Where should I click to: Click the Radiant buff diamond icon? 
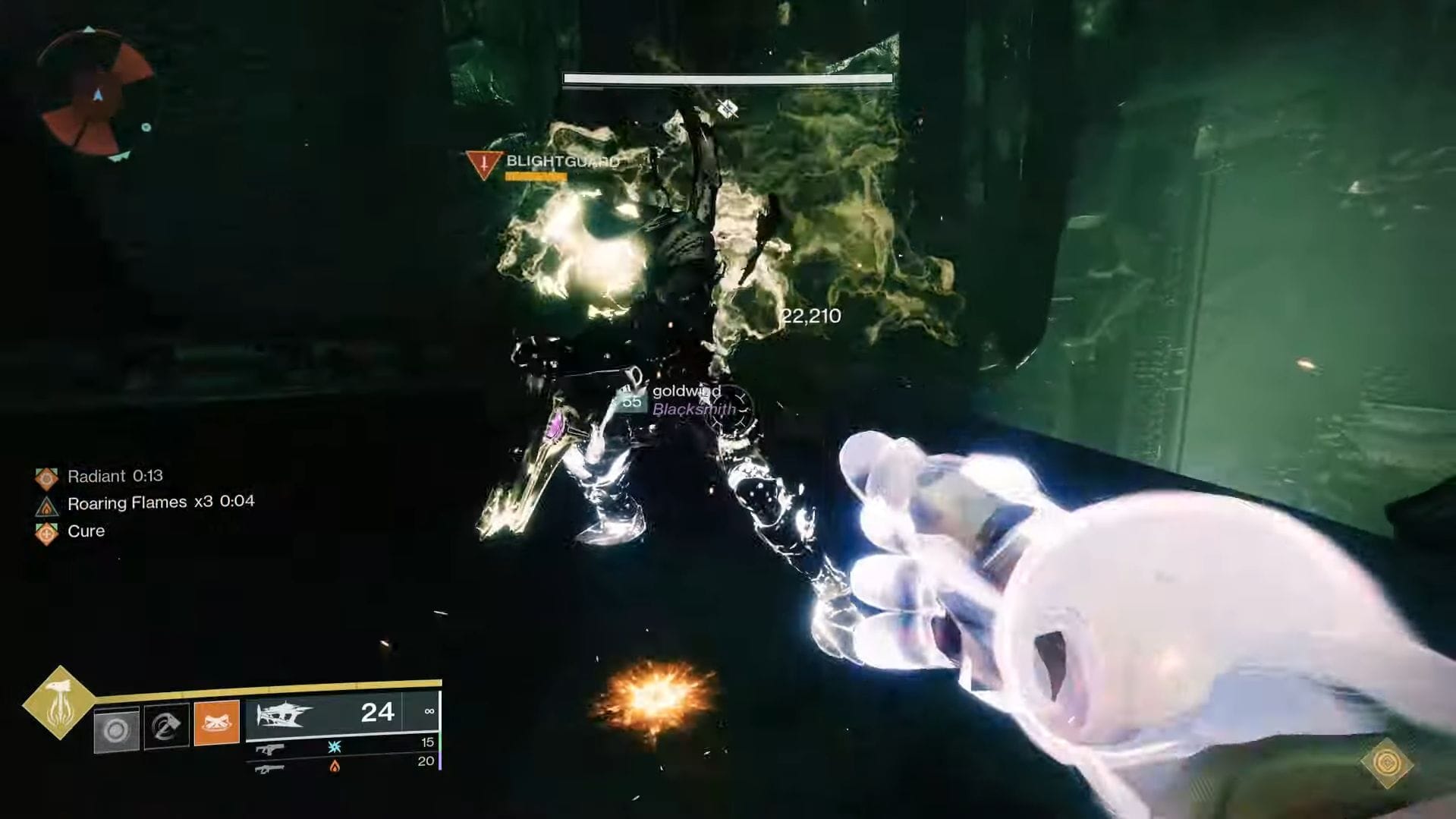(49, 476)
